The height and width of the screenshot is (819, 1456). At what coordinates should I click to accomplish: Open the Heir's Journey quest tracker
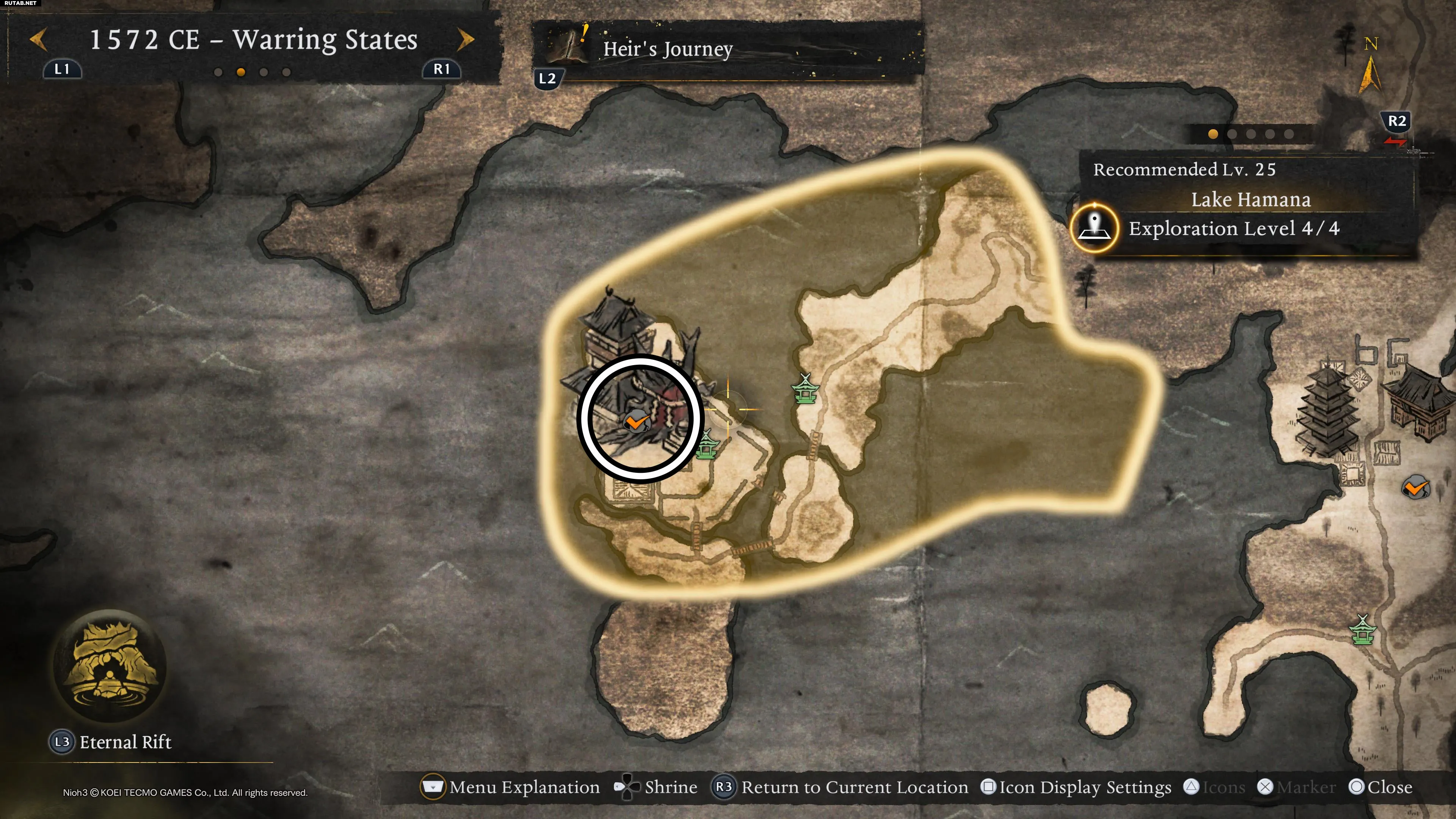pyautogui.click(x=667, y=50)
